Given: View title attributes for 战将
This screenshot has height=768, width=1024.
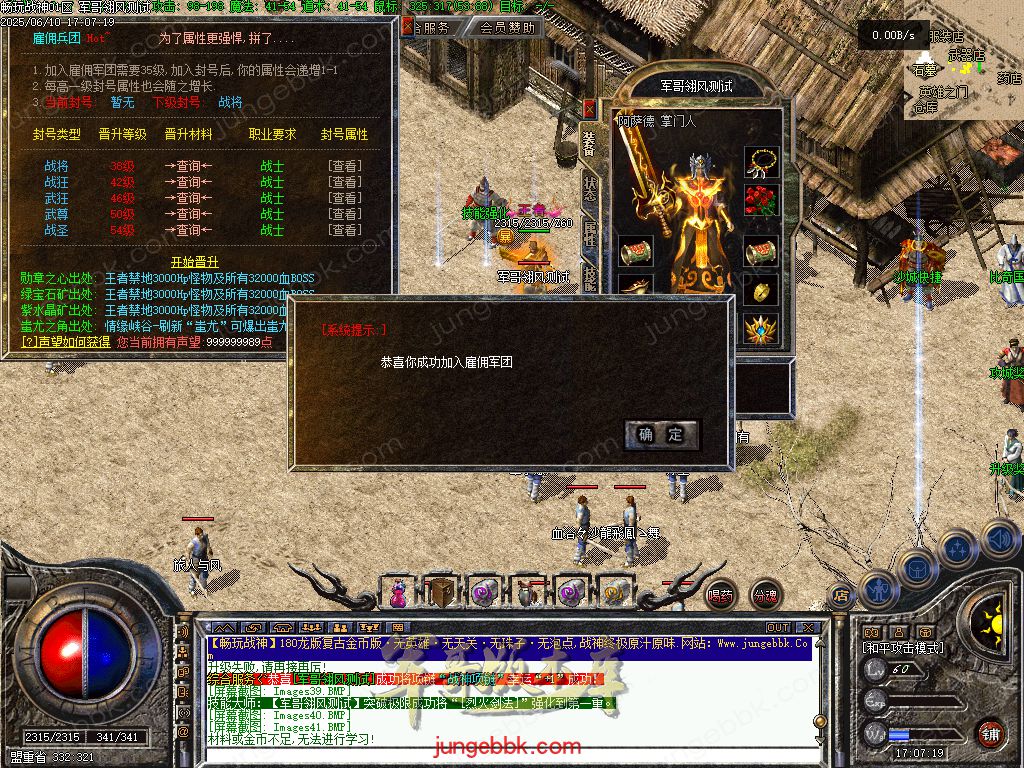Looking at the screenshot, I should point(344,166).
